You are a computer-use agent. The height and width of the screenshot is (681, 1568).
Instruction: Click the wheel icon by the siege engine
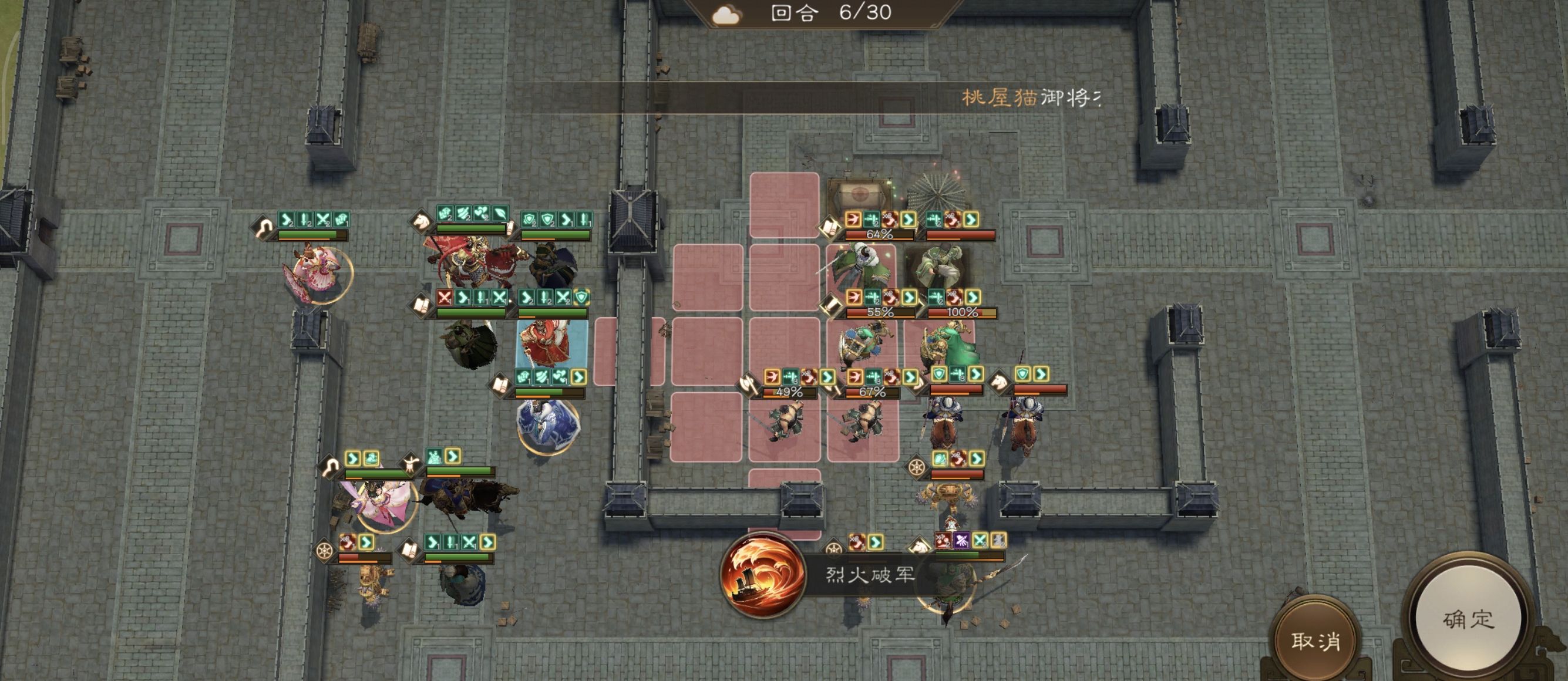coord(916,468)
